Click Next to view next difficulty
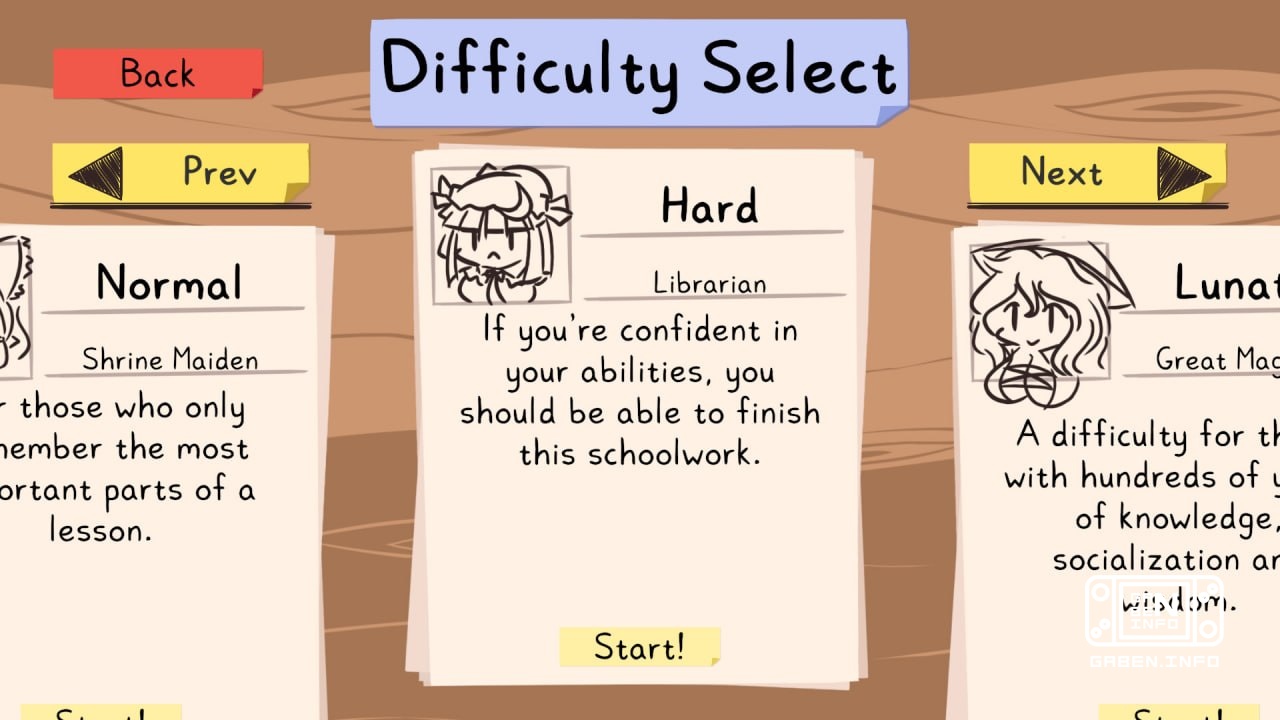1280x720 pixels. (x=1095, y=172)
